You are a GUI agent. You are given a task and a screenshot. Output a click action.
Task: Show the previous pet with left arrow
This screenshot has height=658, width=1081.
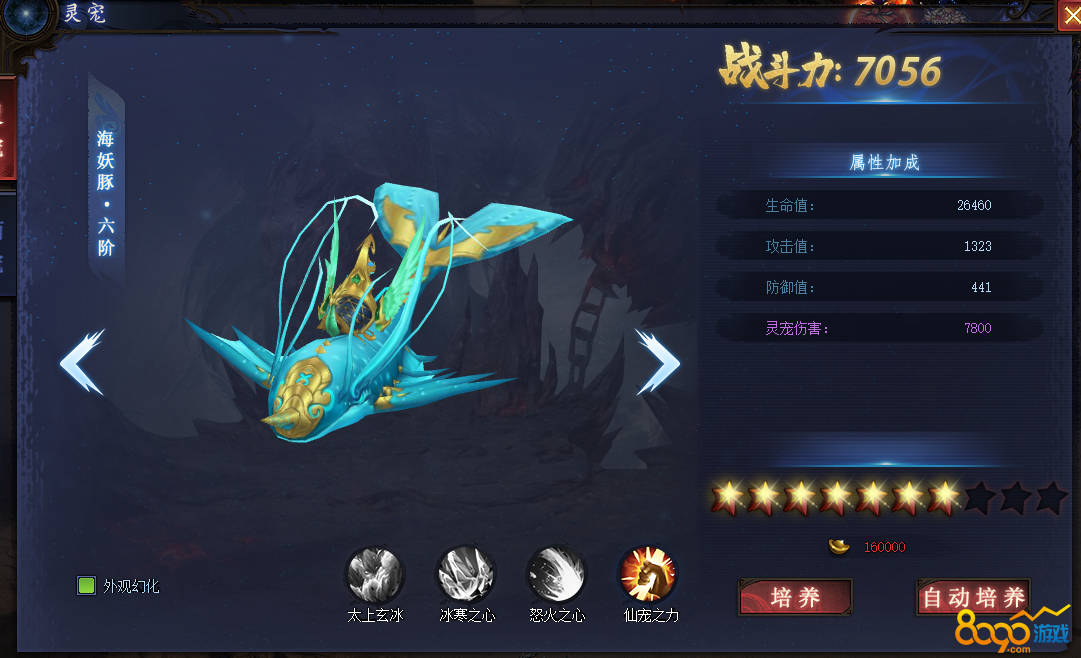pos(82,361)
